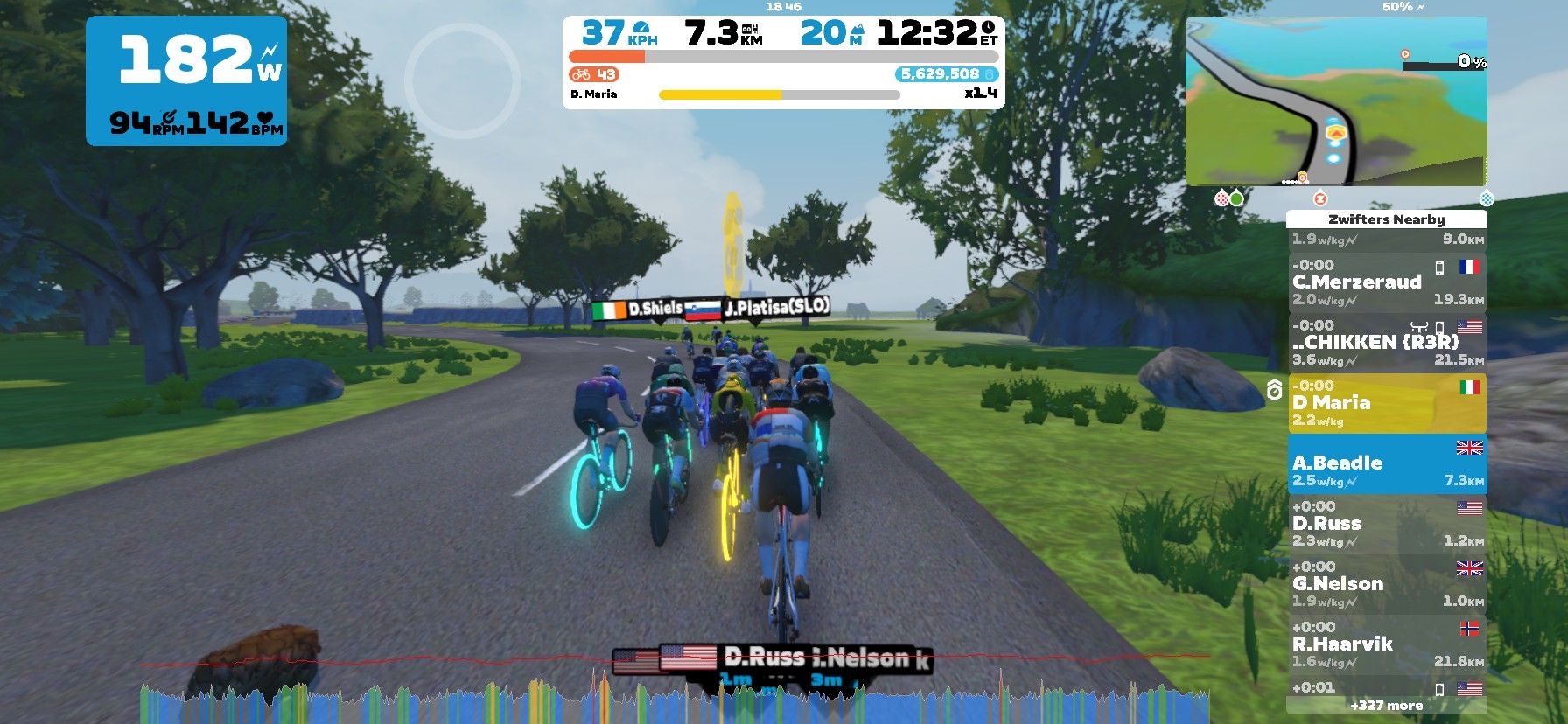Click the green lap marker below the minimap
Image resolution: width=1568 pixels, height=724 pixels.
[x=1236, y=199]
